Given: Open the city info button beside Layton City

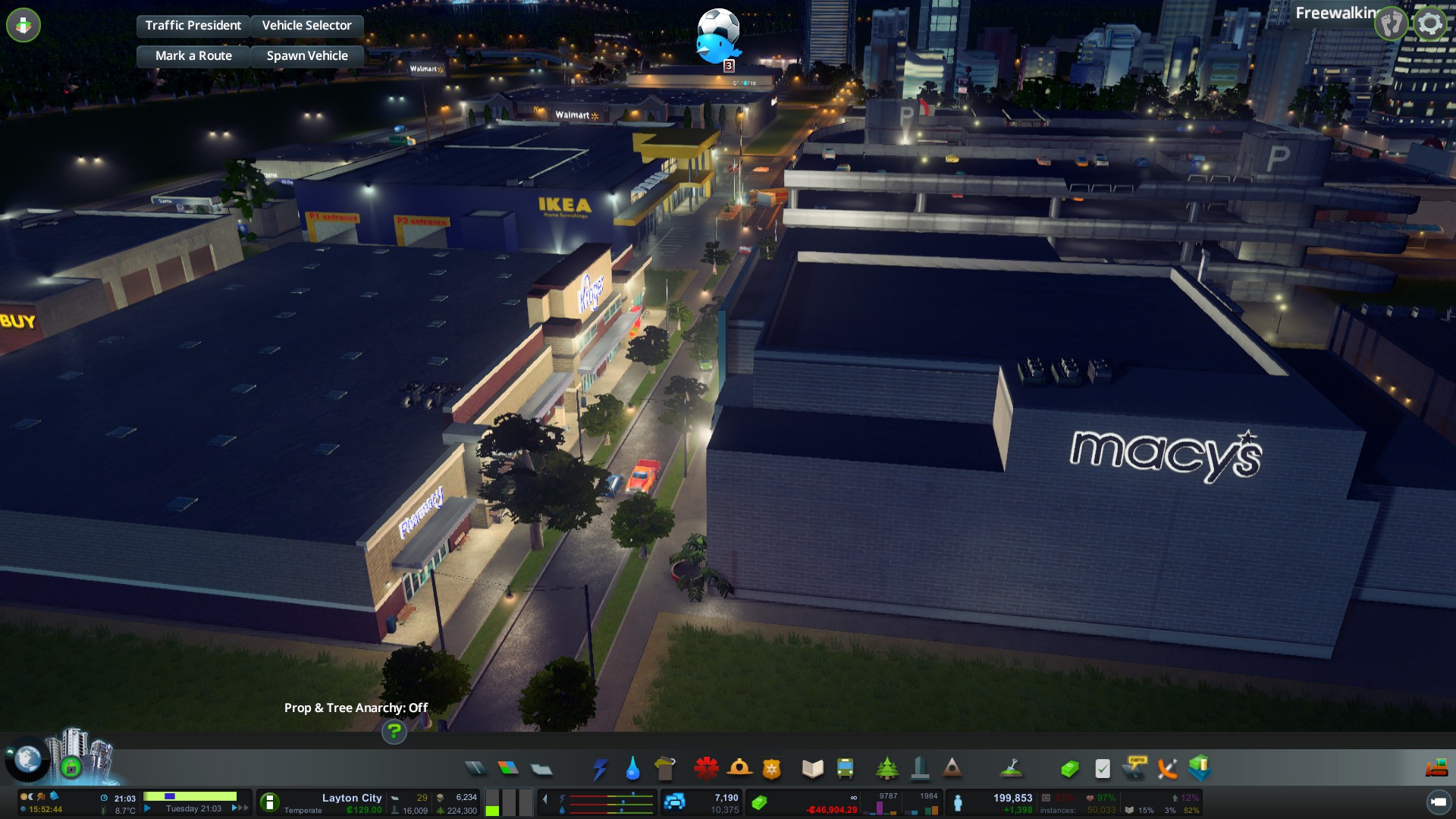Looking at the screenshot, I should (269, 802).
